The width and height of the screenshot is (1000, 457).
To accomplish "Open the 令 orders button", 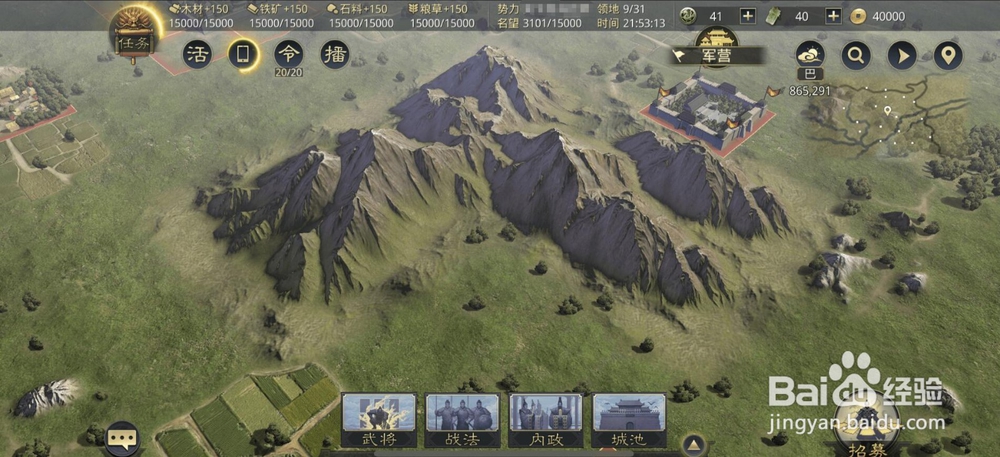I will pos(288,54).
